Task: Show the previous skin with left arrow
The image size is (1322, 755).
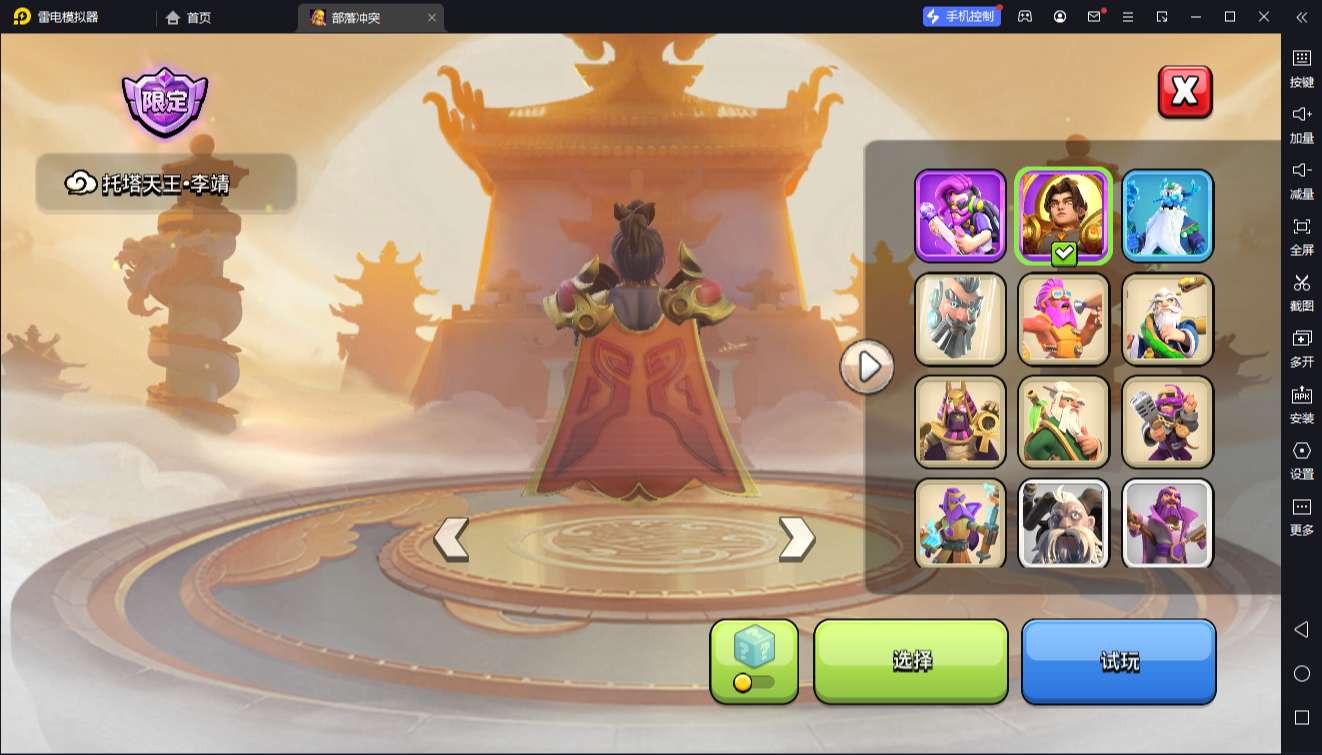Action: click(451, 539)
